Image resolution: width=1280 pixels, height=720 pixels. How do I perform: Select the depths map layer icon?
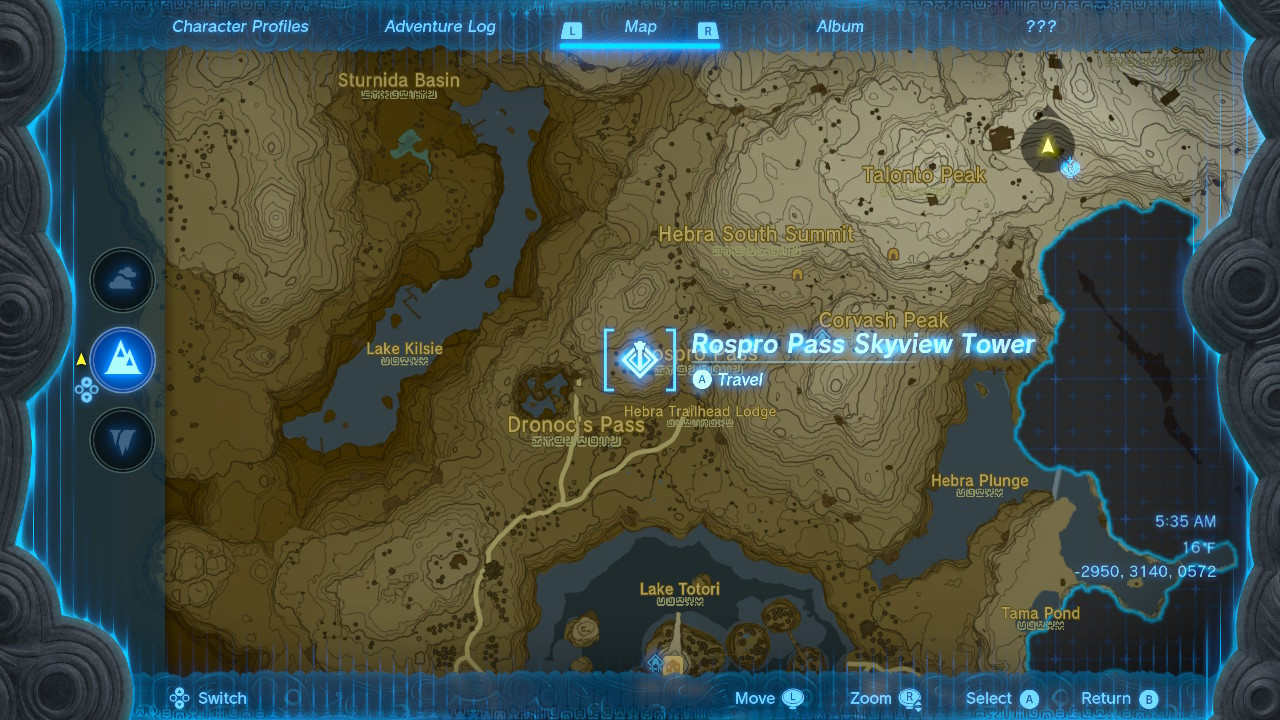point(122,440)
